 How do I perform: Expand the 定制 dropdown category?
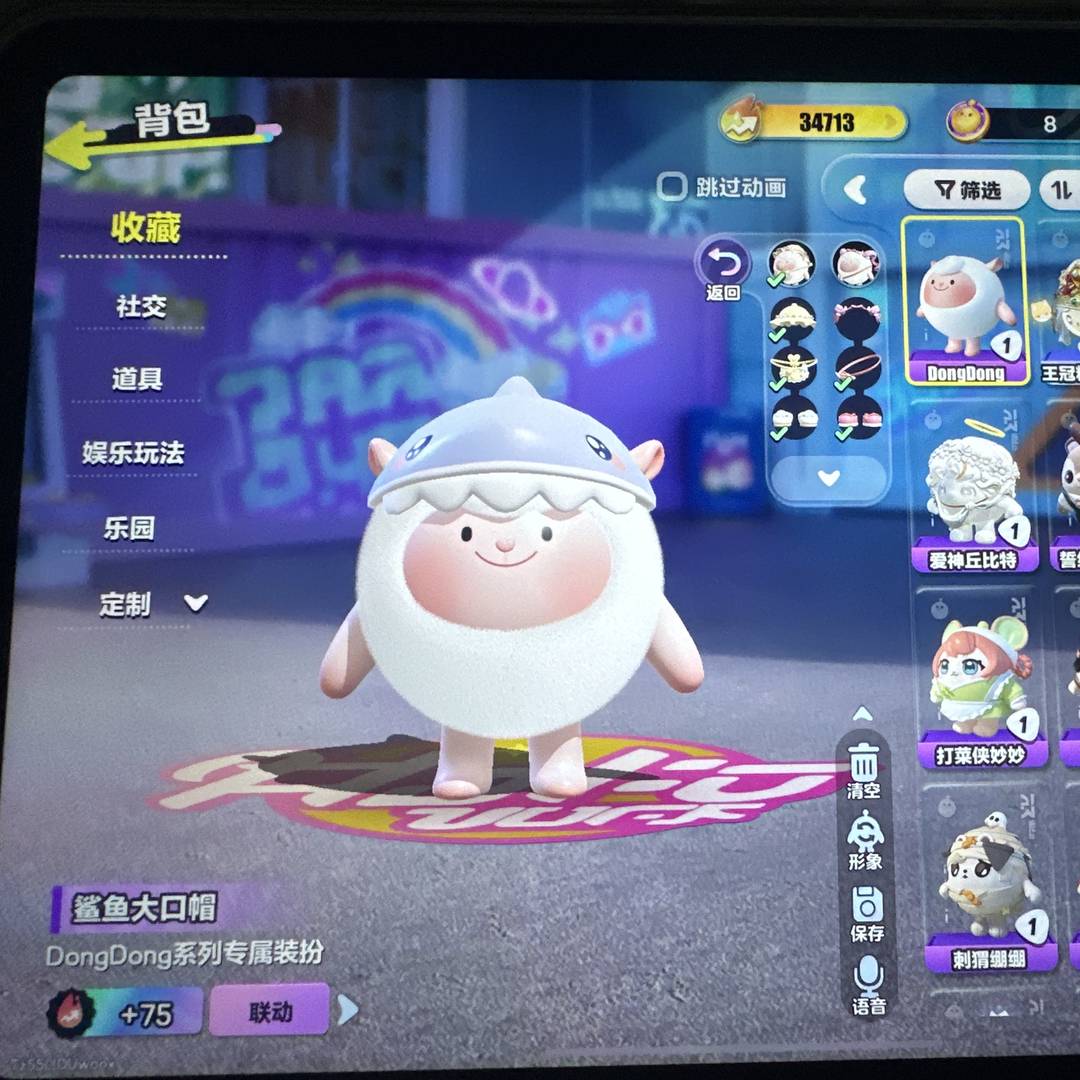pyautogui.click(x=152, y=603)
